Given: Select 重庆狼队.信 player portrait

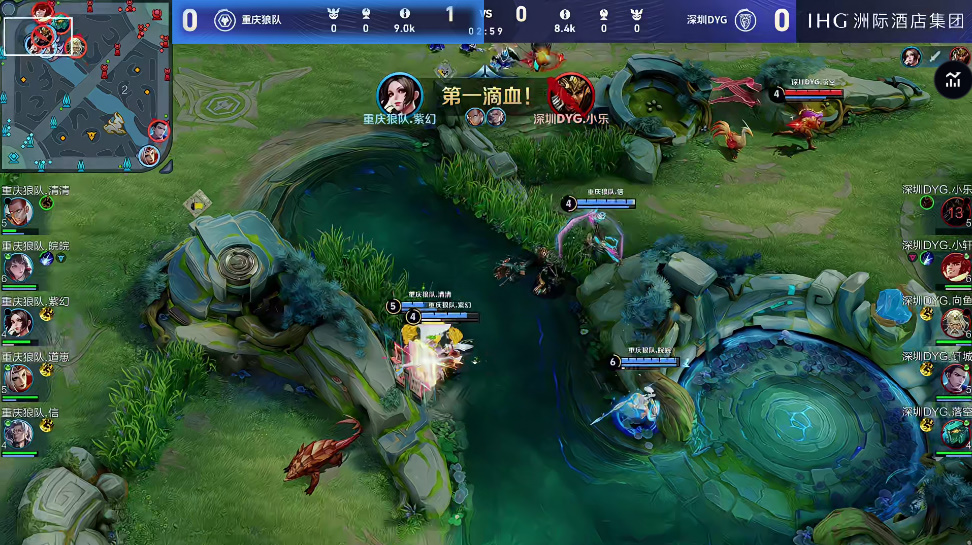Looking at the screenshot, I should click(x=19, y=433).
